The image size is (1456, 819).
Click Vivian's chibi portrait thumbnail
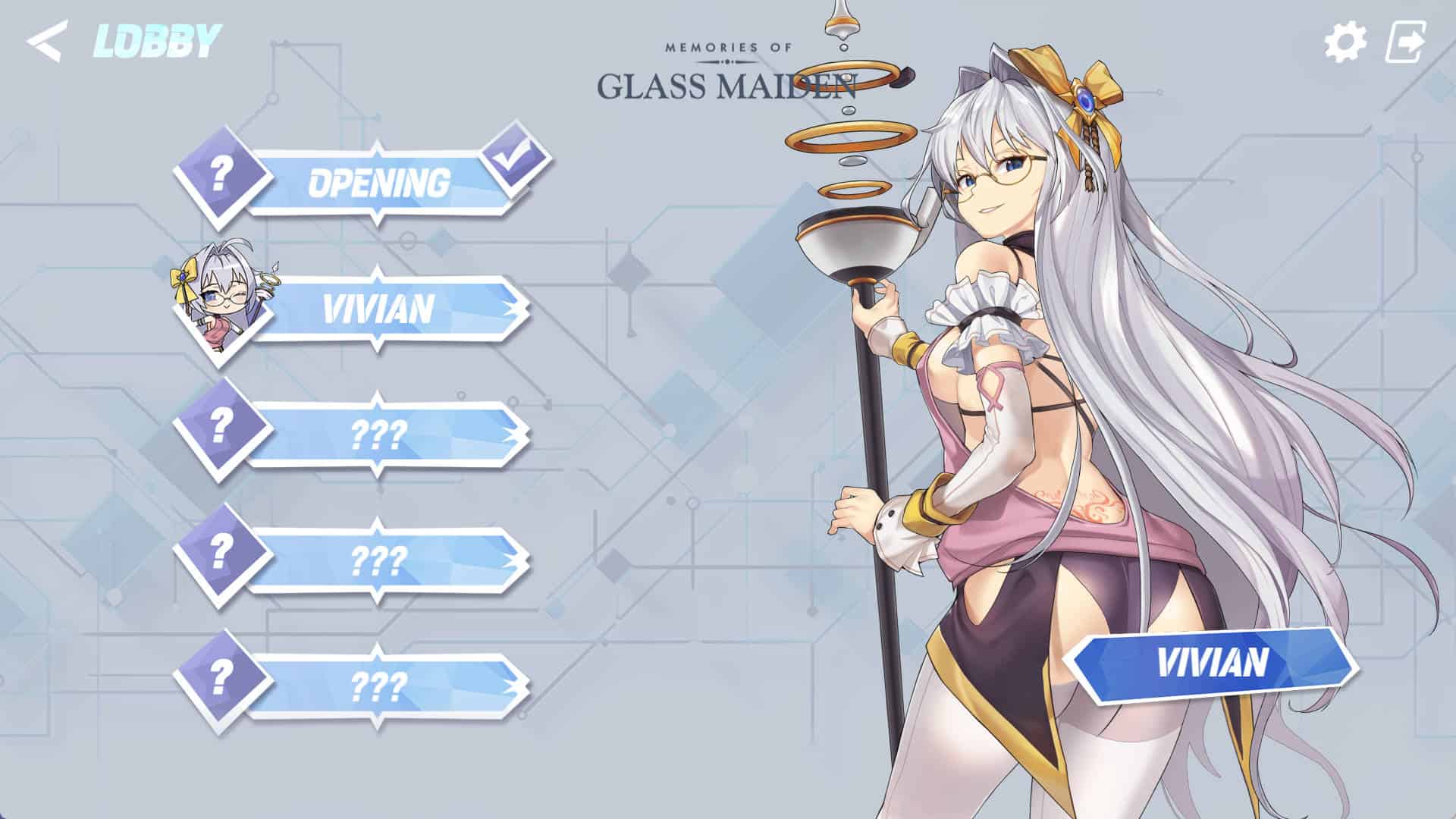click(221, 305)
